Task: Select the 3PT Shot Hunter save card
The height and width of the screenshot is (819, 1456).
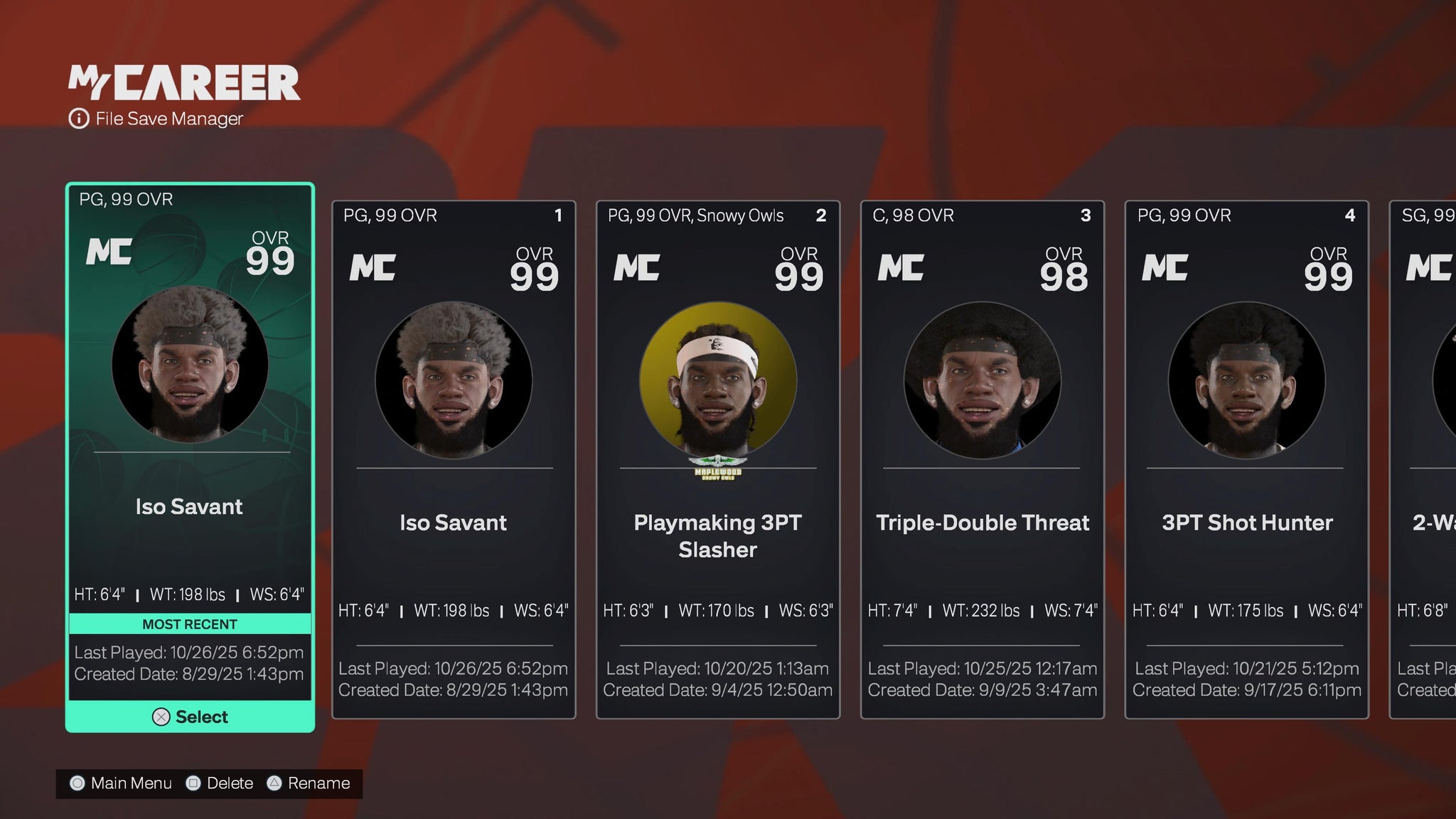Action: pyautogui.click(x=1247, y=459)
